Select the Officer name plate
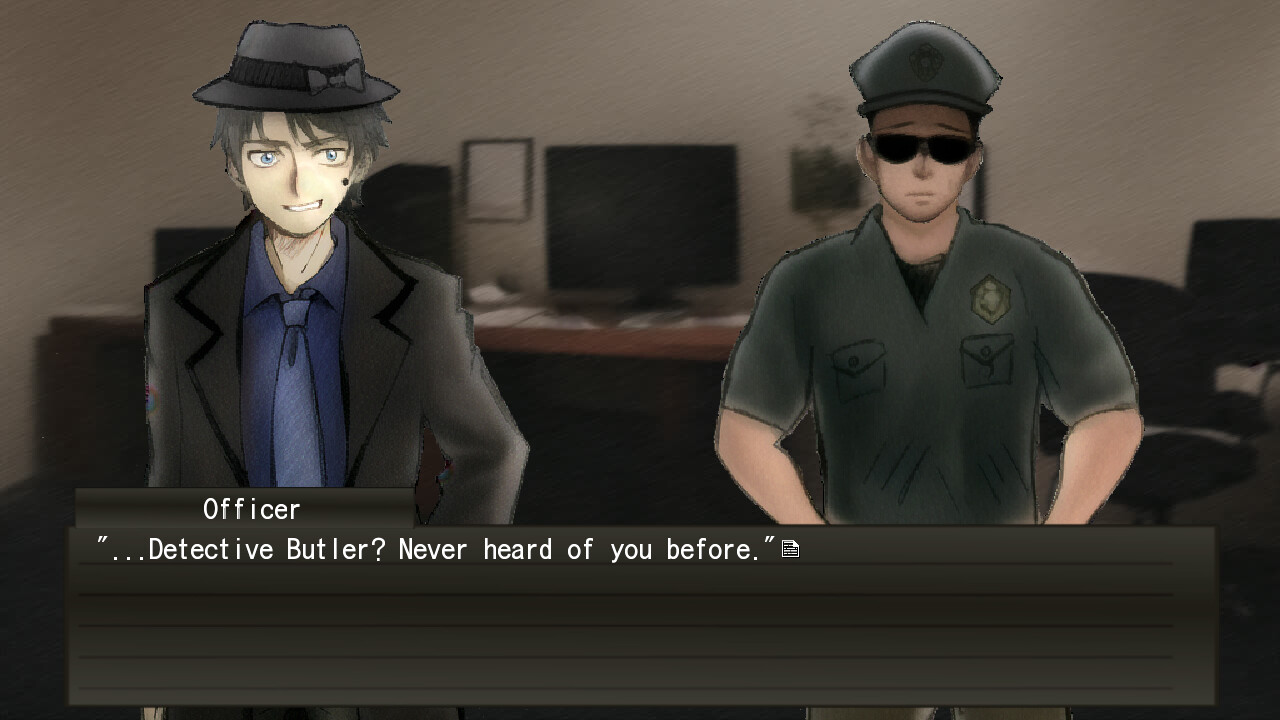1280x720 pixels. coord(249,510)
